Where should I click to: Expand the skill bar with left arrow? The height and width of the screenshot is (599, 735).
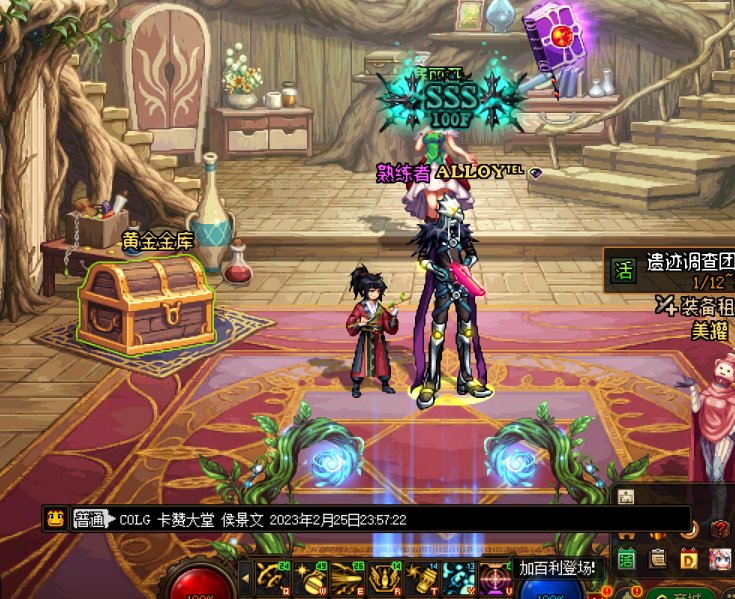click(245, 576)
